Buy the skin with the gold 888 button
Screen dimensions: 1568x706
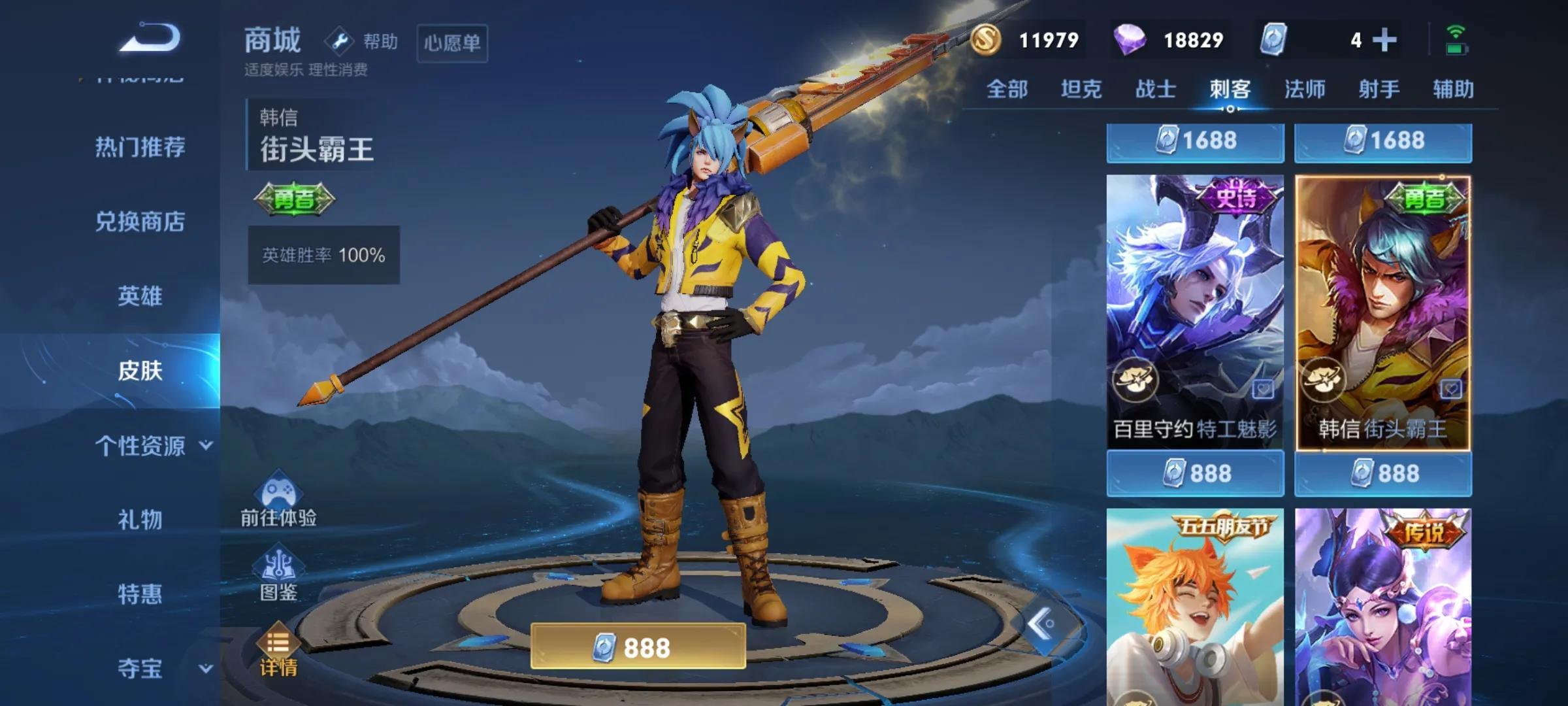(638, 647)
